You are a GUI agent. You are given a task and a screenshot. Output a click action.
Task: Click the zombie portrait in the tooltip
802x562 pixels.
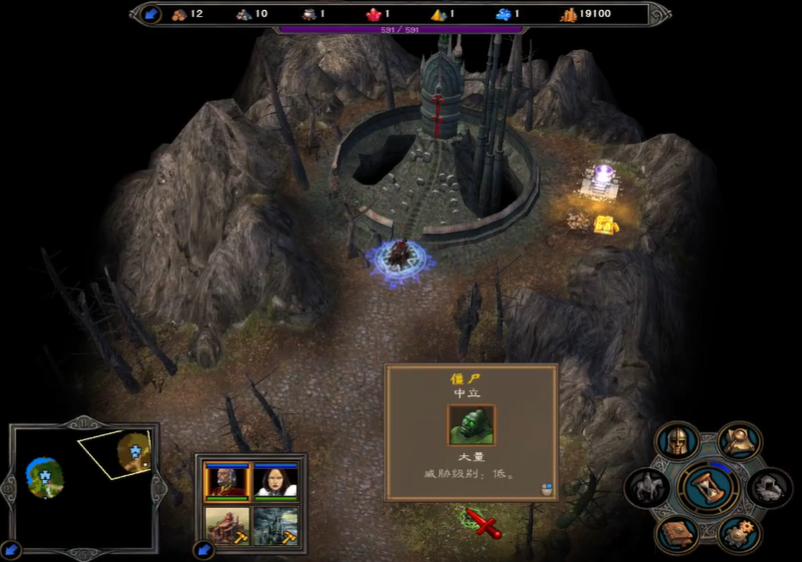[471, 425]
